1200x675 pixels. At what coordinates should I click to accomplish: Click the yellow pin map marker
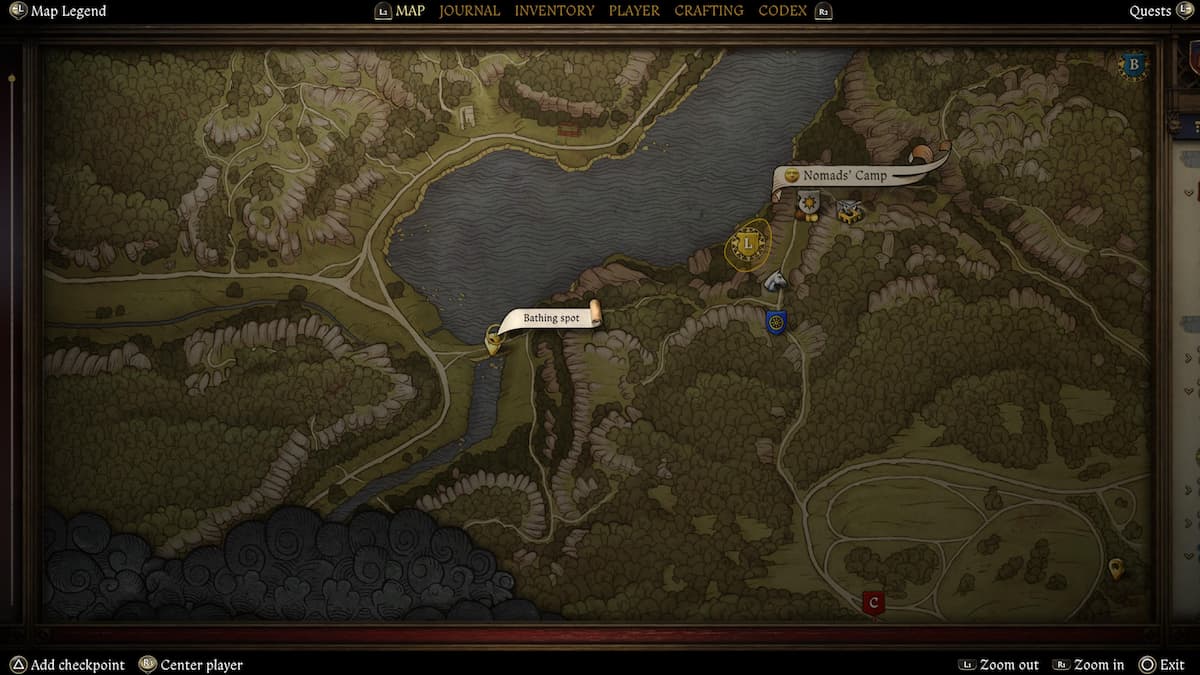1116,569
